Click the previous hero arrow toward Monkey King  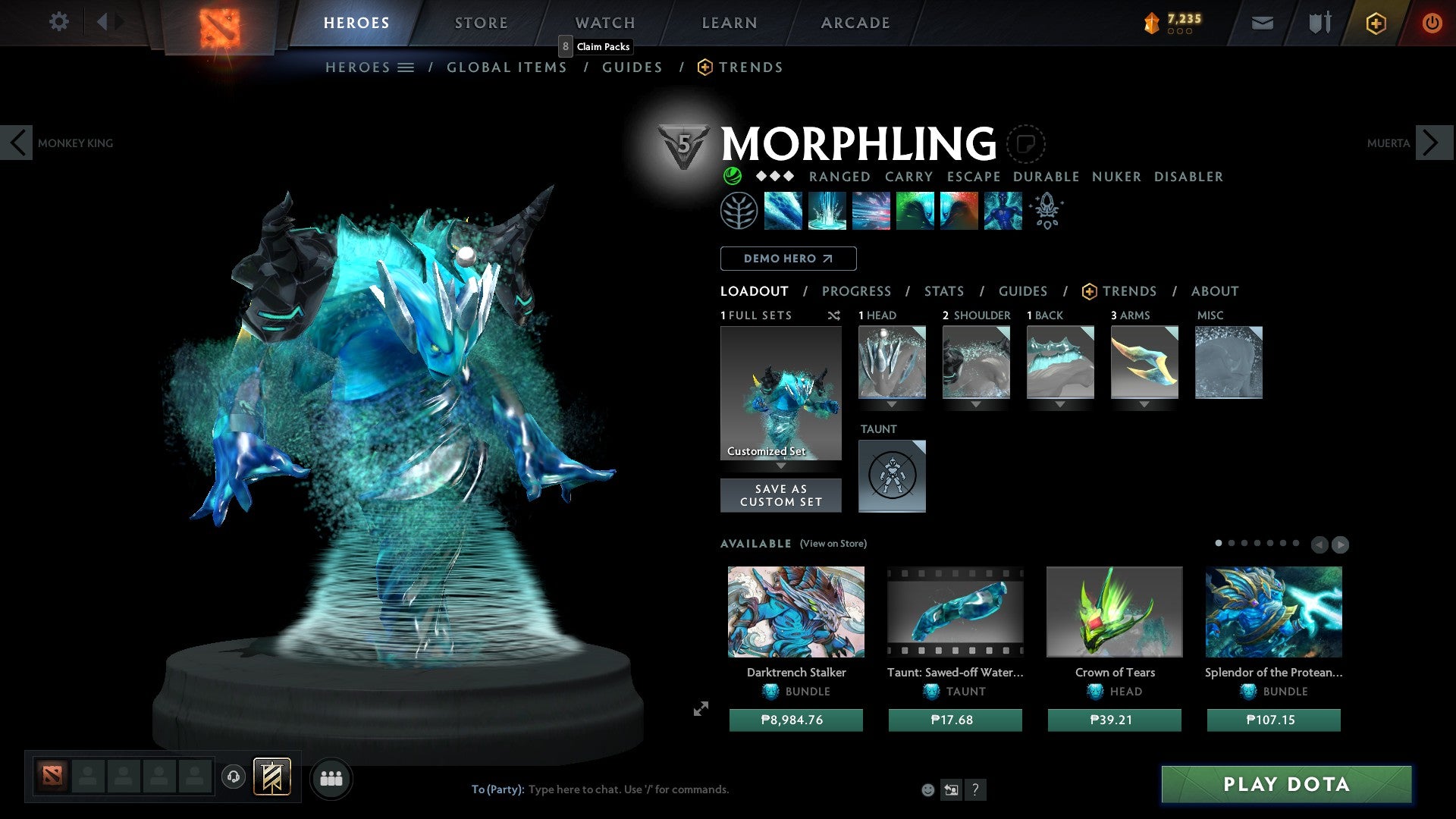point(17,143)
